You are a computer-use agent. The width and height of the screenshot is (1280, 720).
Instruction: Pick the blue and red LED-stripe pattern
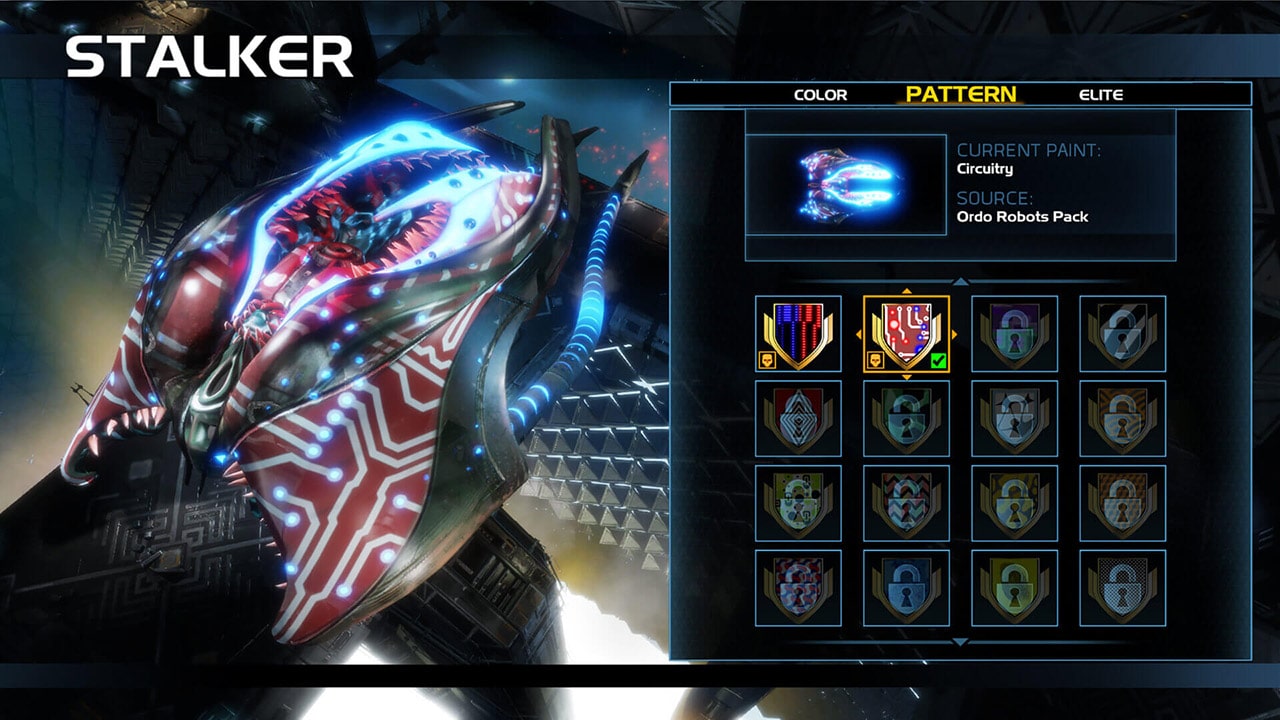pyautogui.click(x=798, y=334)
